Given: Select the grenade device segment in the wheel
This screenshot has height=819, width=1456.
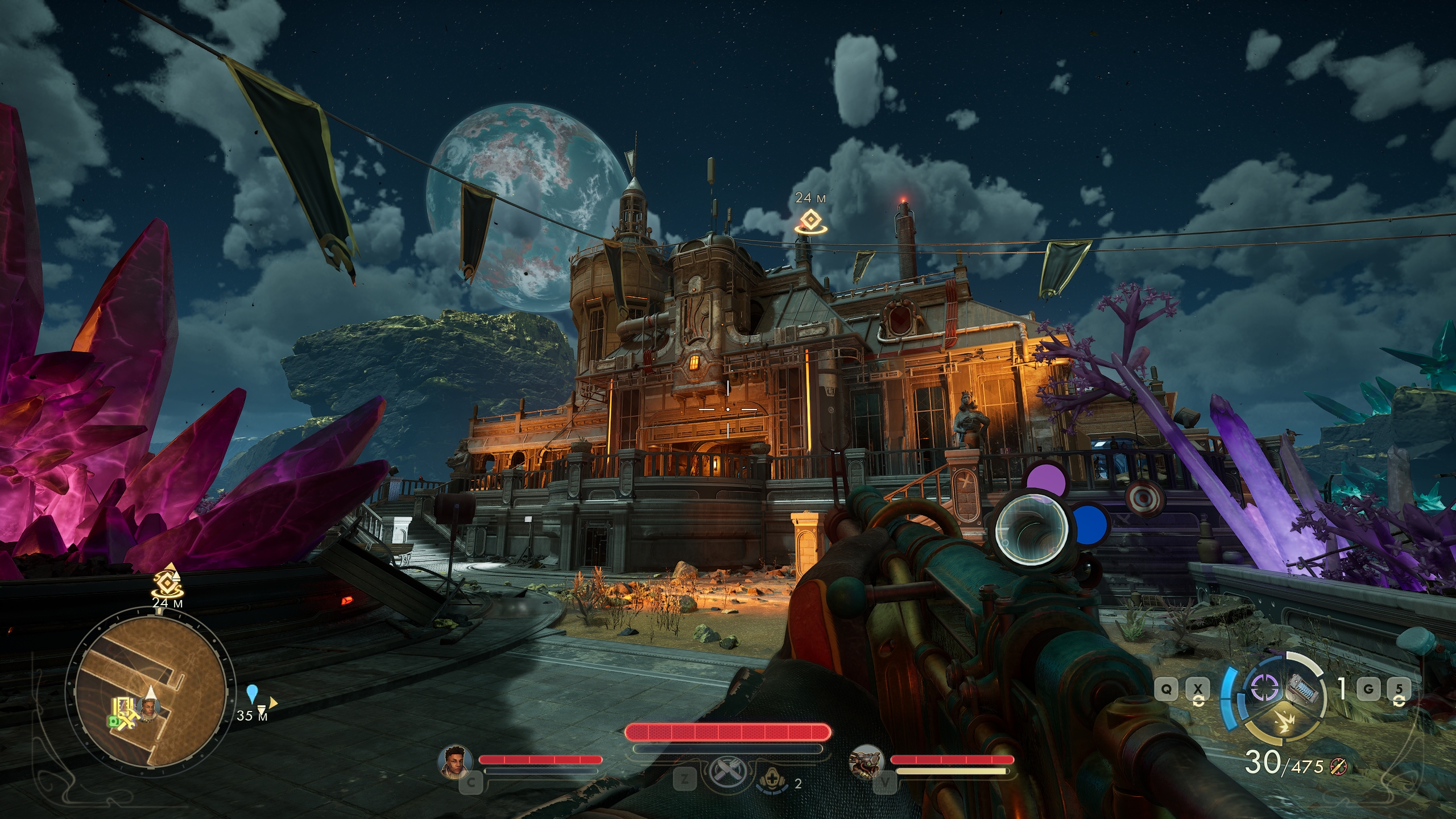Looking at the screenshot, I should tap(1302, 689).
